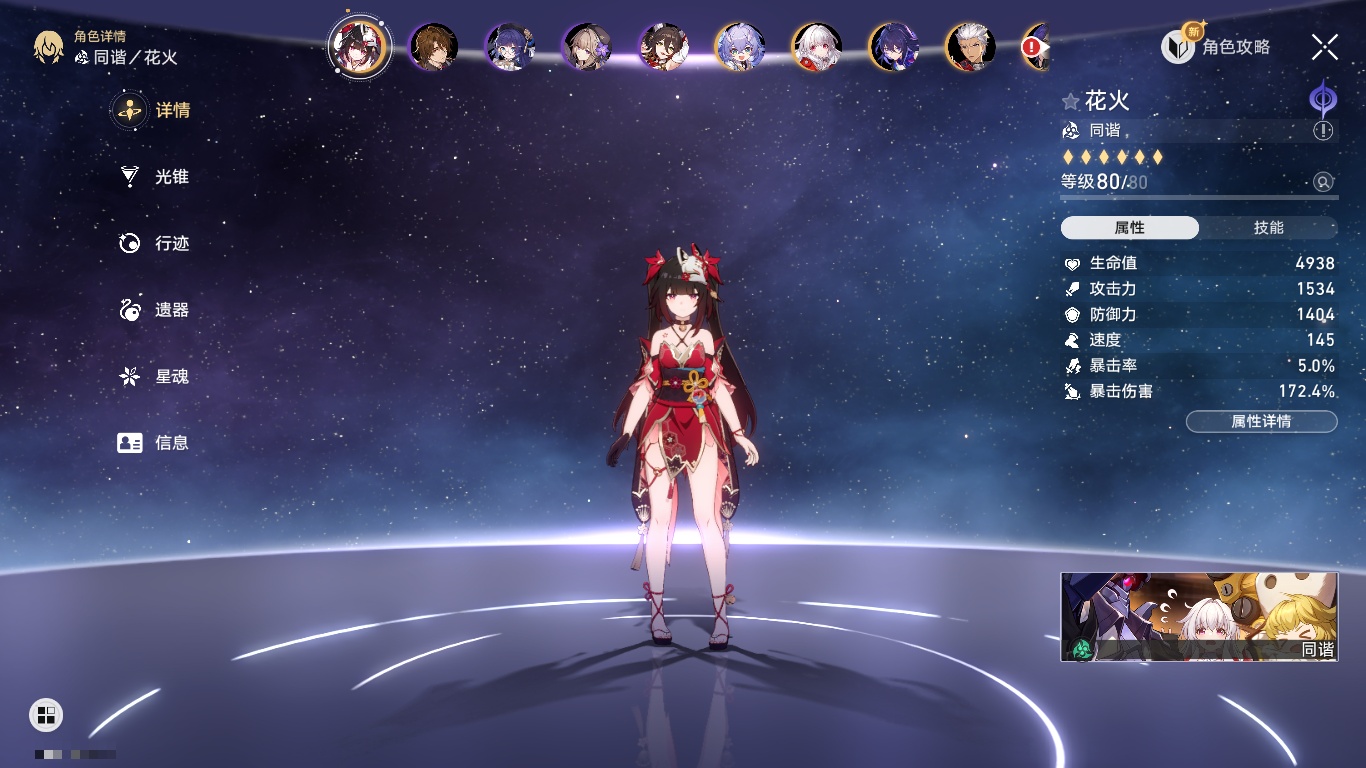Image resolution: width=1366 pixels, height=768 pixels.
Task: Open 属性详情 attribute details
Action: (x=1261, y=421)
